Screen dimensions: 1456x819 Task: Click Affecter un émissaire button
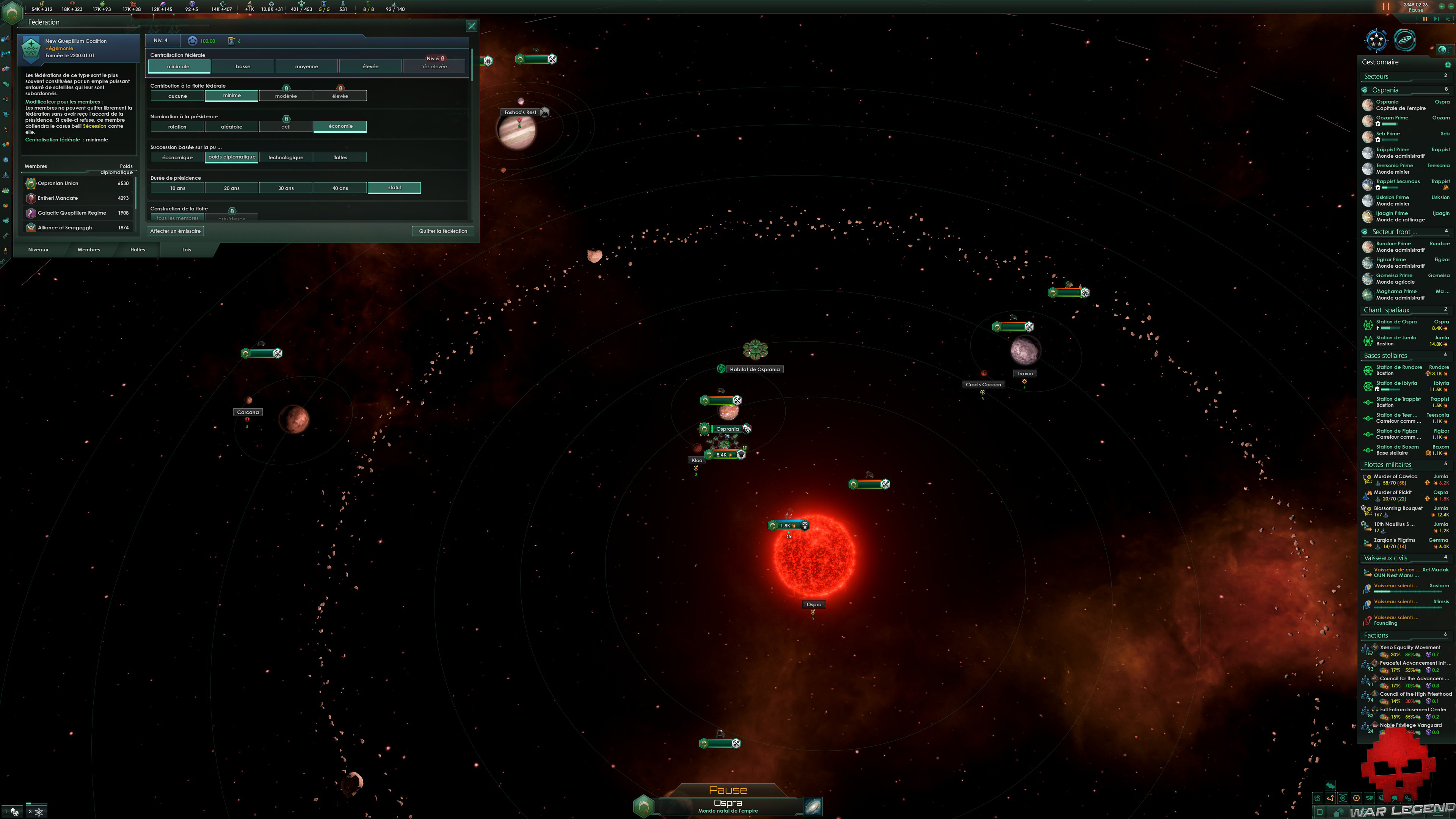click(175, 231)
